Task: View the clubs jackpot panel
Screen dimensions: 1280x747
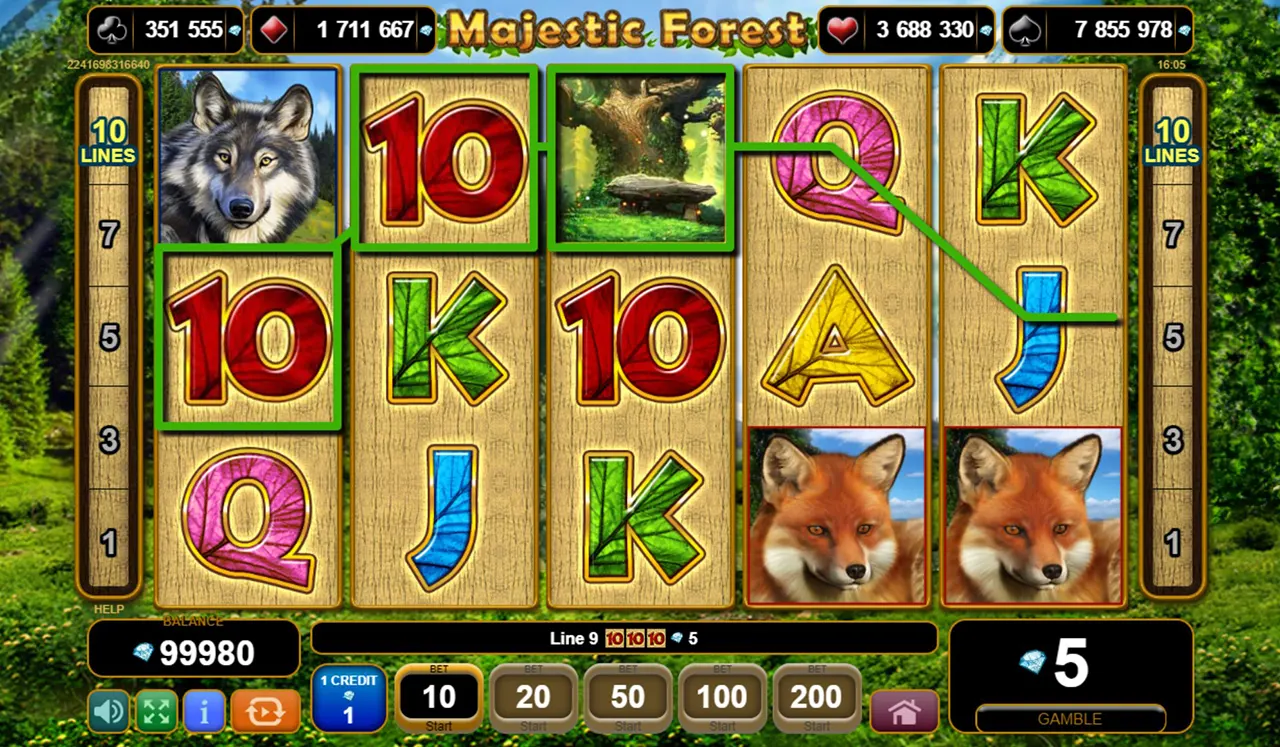Action: pos(166,30)
